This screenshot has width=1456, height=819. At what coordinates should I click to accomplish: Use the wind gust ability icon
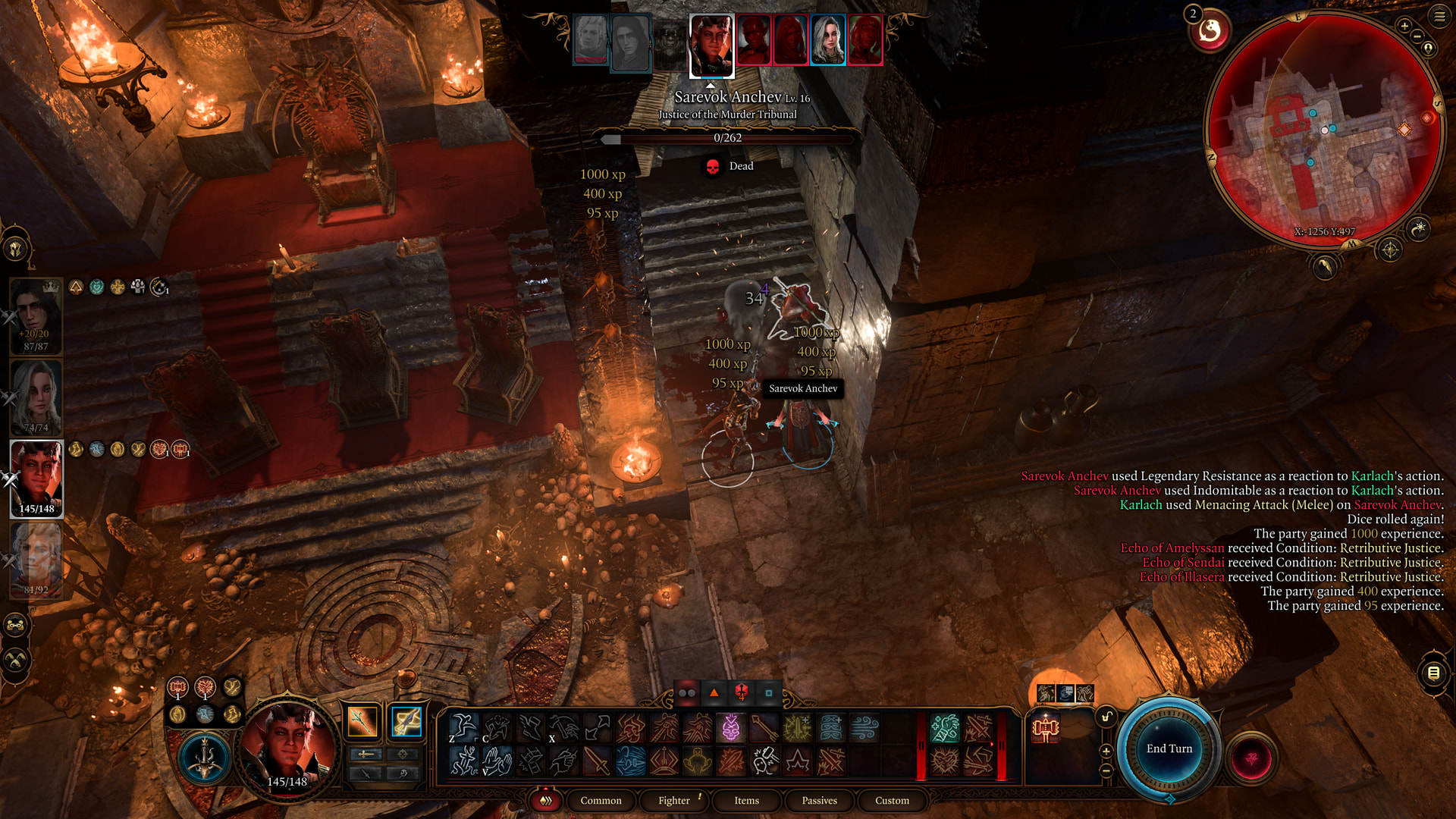click(864, 728)
